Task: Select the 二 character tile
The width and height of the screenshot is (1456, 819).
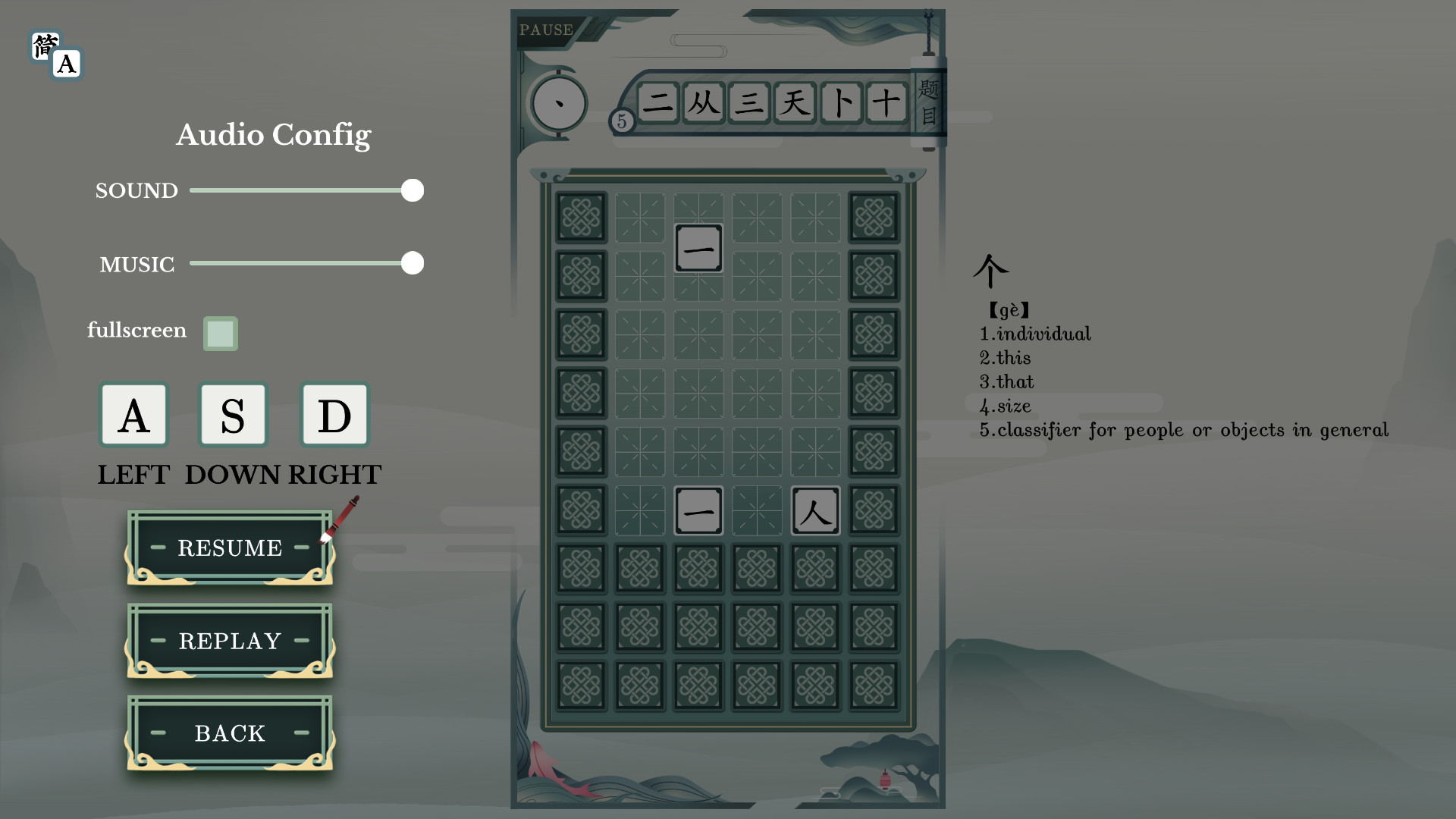Action: (658, 103)
